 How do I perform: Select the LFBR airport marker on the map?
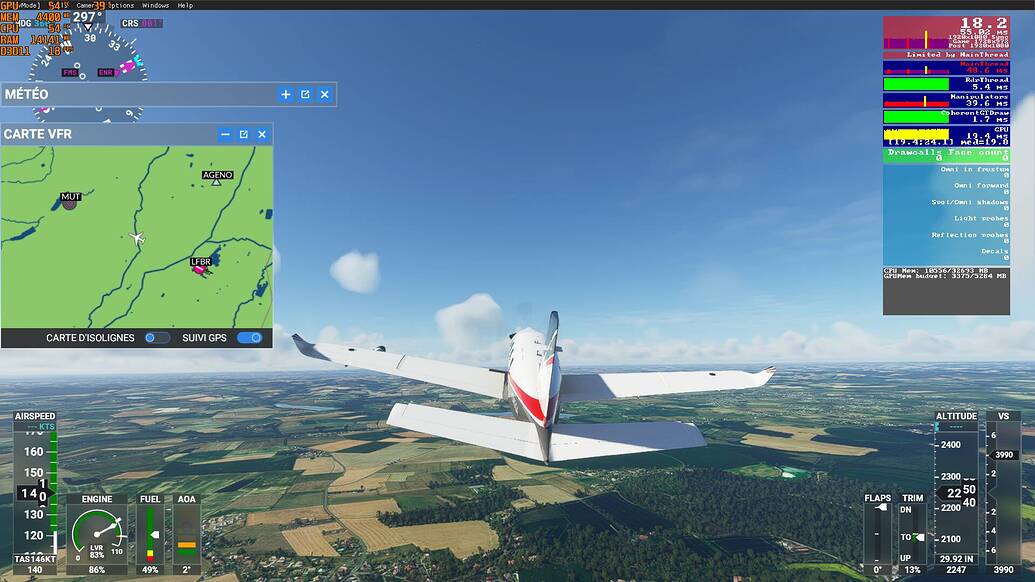point(200,268)
